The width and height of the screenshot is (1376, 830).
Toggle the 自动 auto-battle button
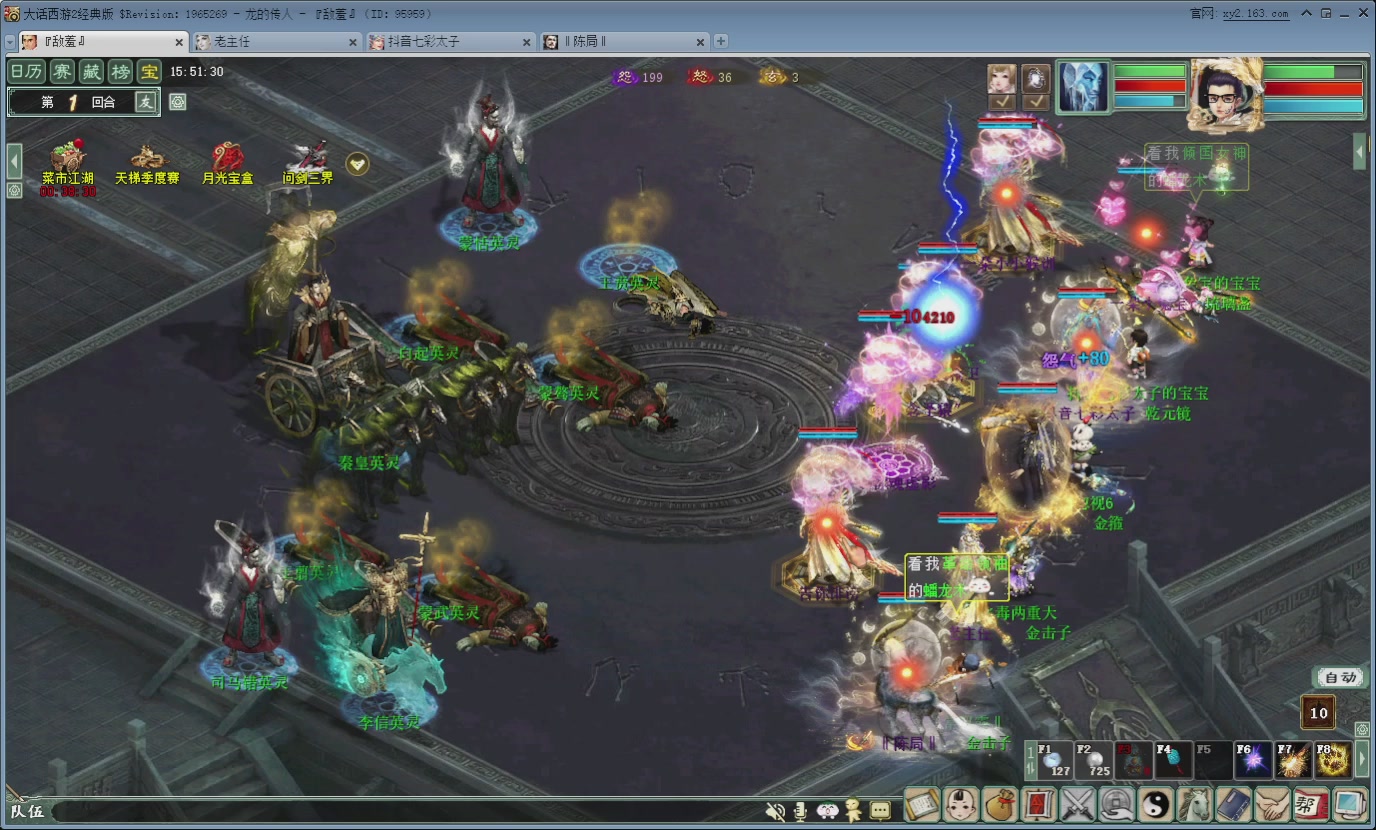pyautogui.click(x=1339, y=677)
